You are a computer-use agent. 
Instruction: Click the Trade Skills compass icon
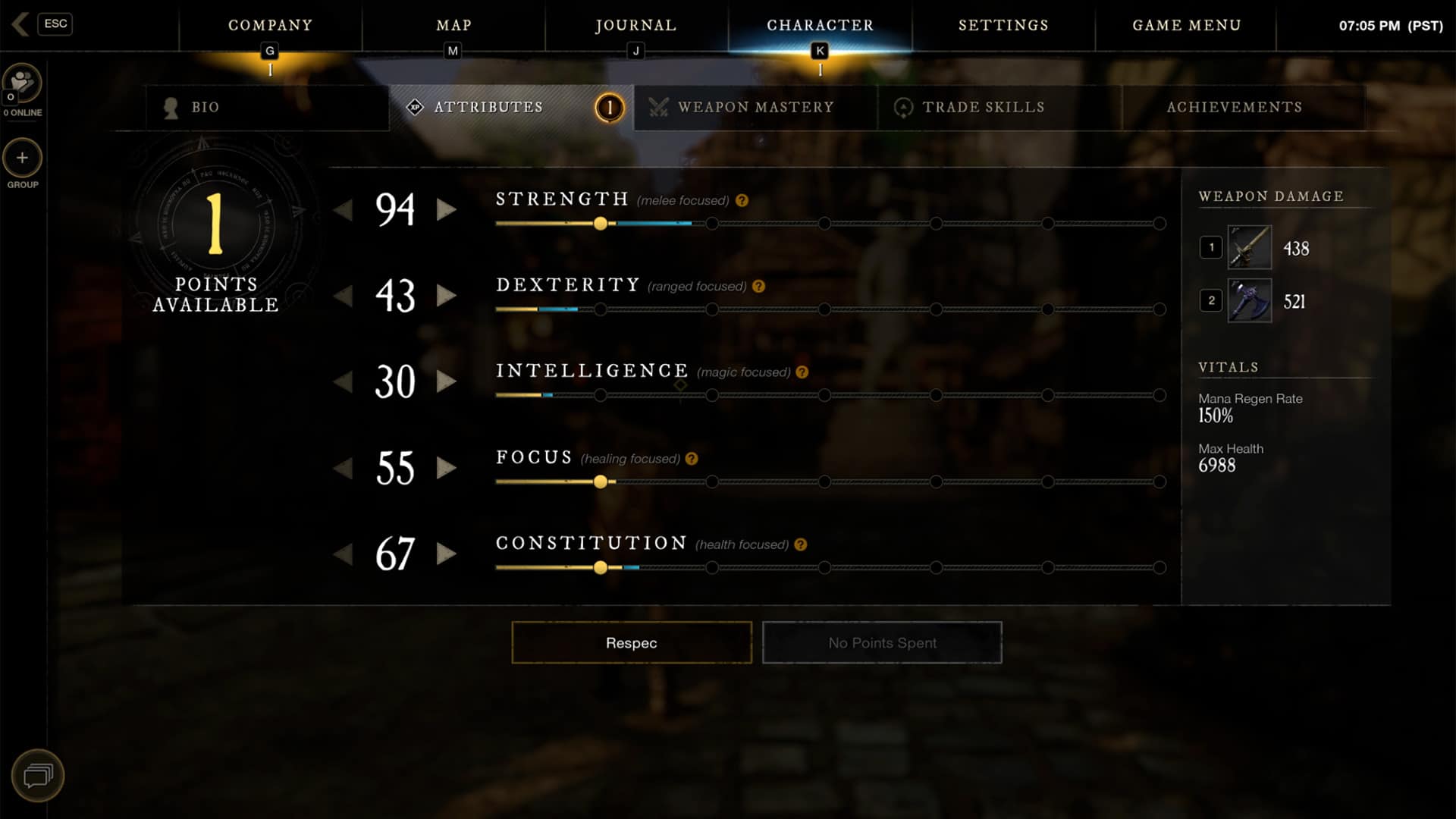(x=902, y=108)
